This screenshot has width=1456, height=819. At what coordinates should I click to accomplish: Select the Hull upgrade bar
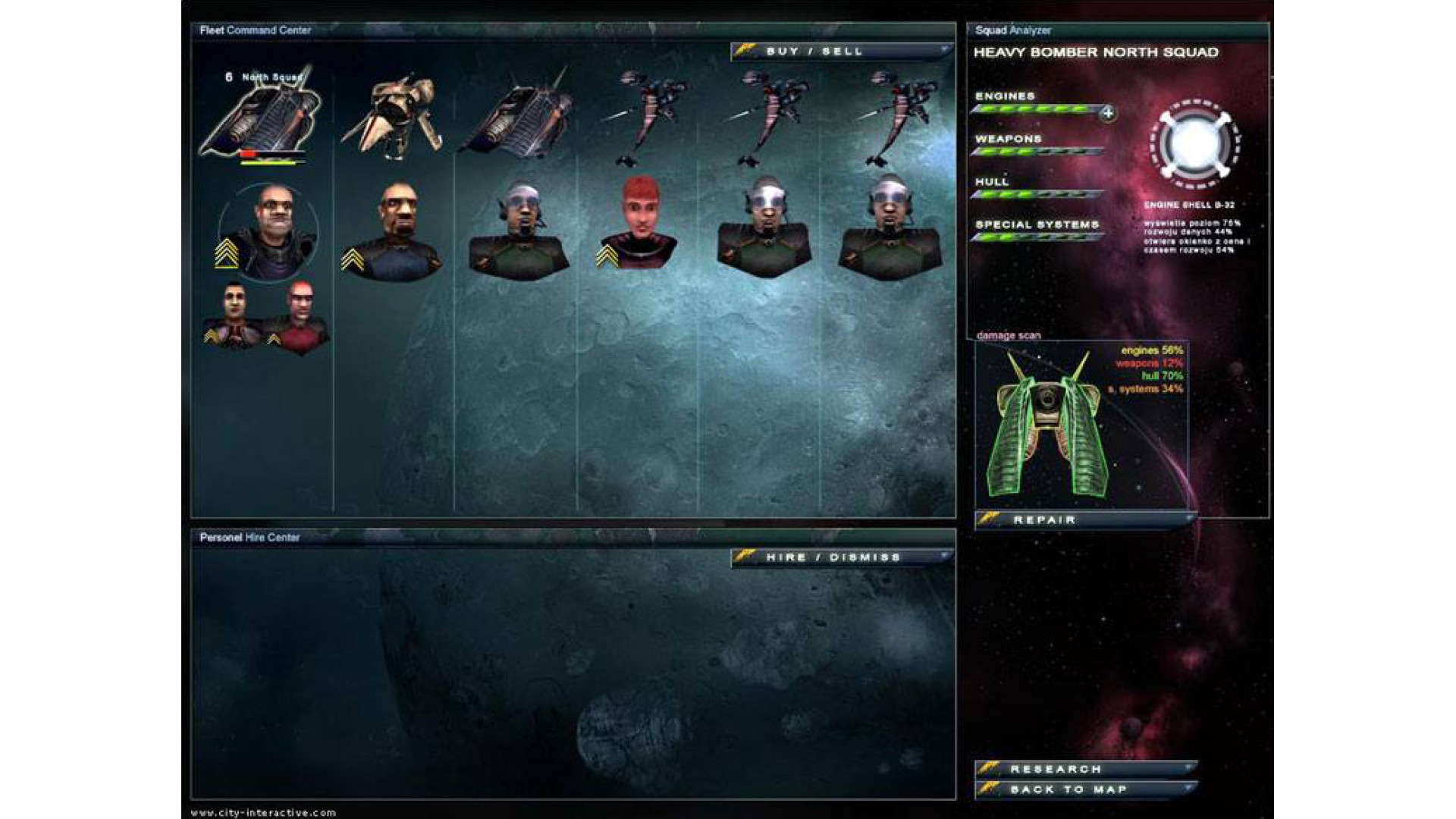[x=1037, y=195]
